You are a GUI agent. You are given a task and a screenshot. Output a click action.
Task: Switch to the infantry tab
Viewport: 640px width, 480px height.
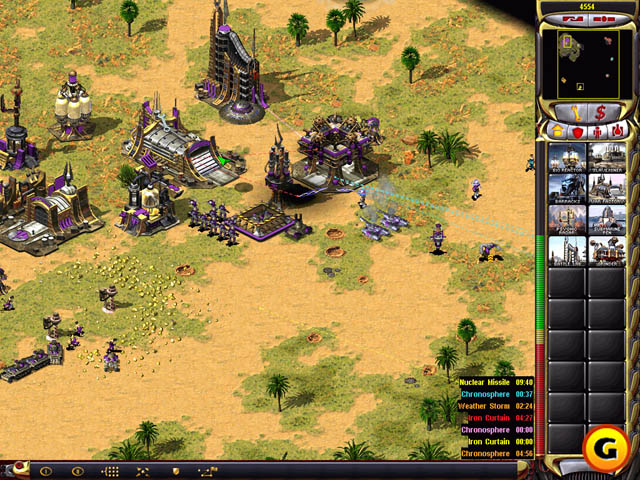(597, 131)
